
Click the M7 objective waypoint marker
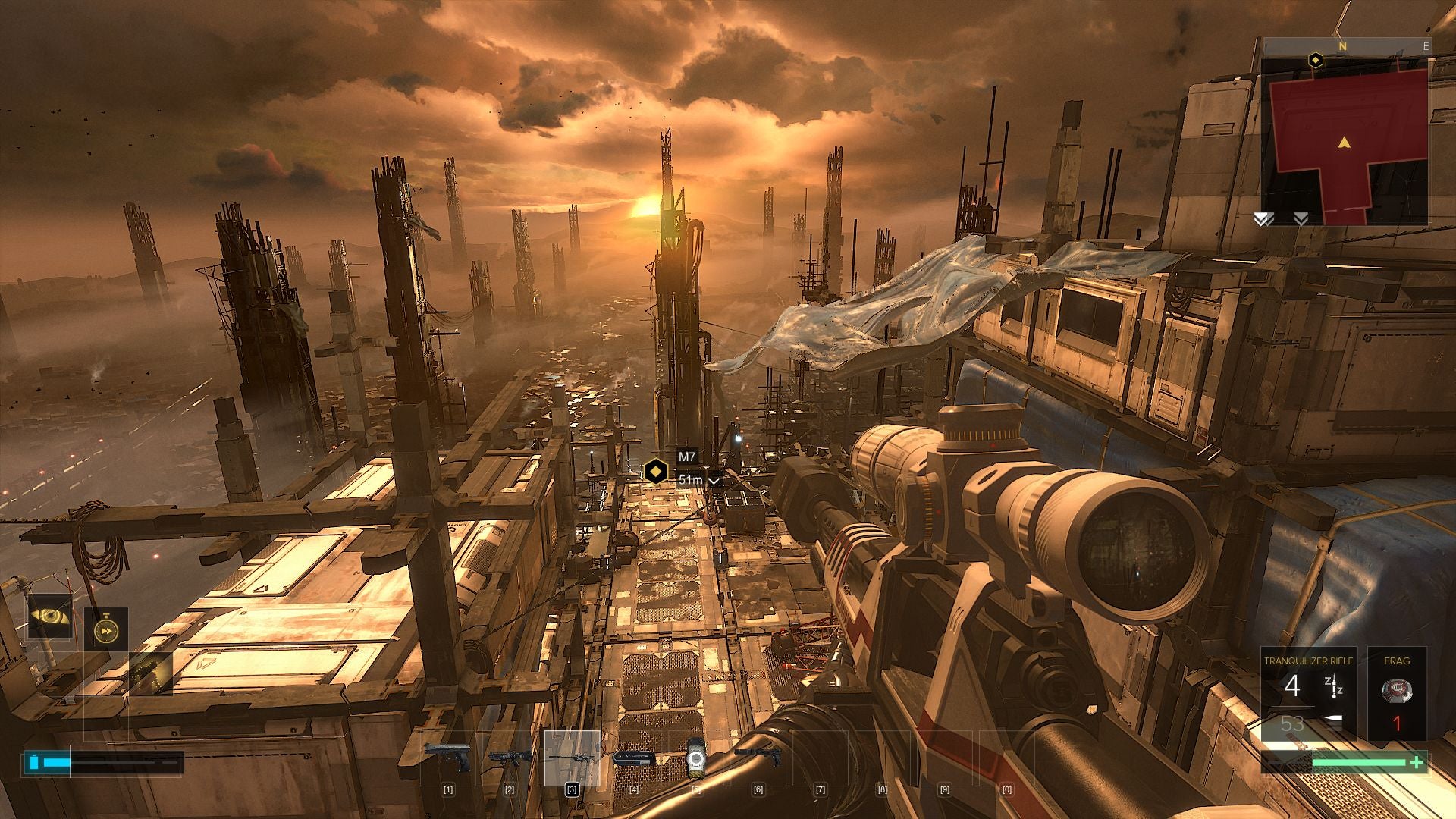point(655,471)
